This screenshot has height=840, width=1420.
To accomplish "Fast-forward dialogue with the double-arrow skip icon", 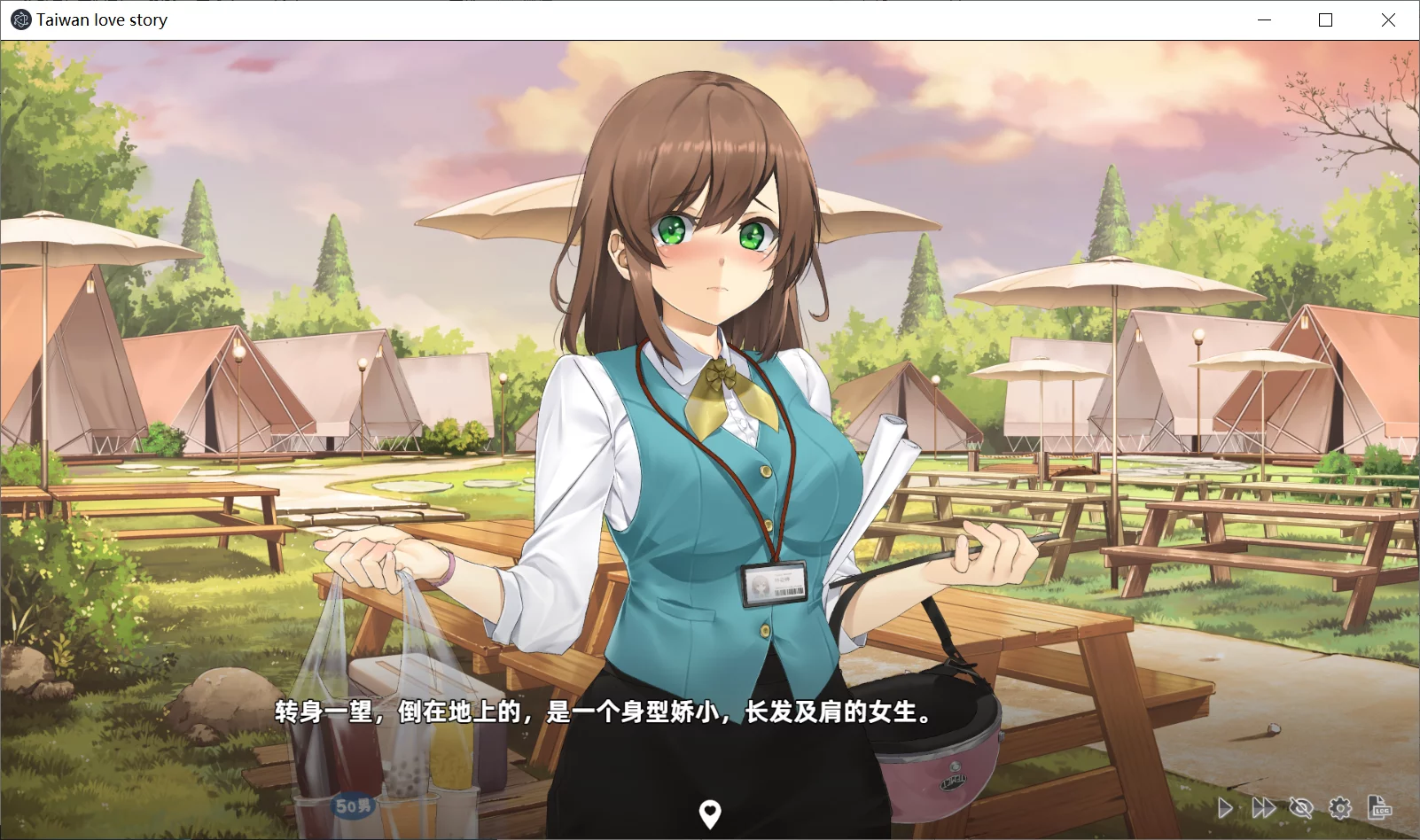I will pos(1263,807).
